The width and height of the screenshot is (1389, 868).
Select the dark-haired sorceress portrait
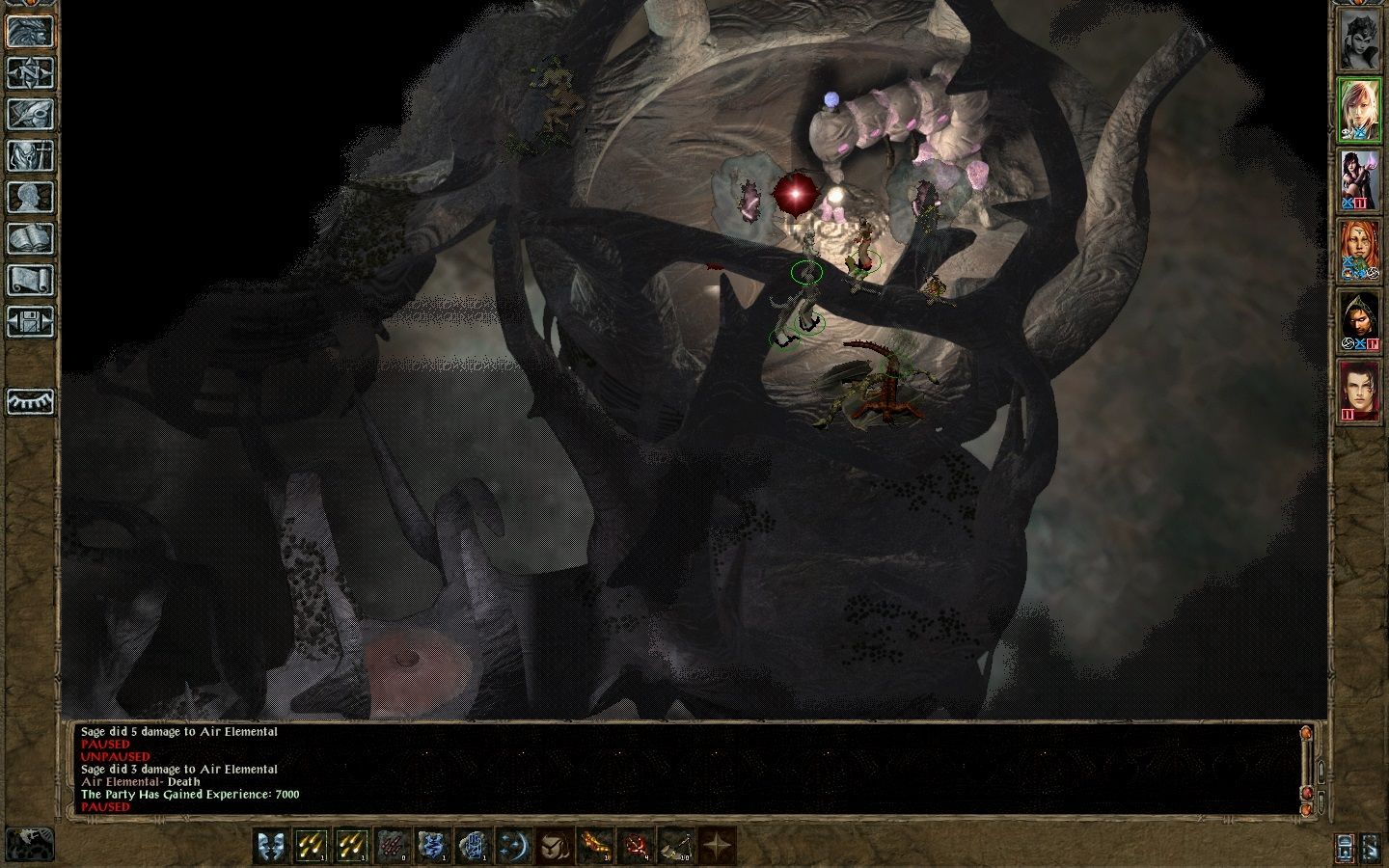[x=1359, y=180]
